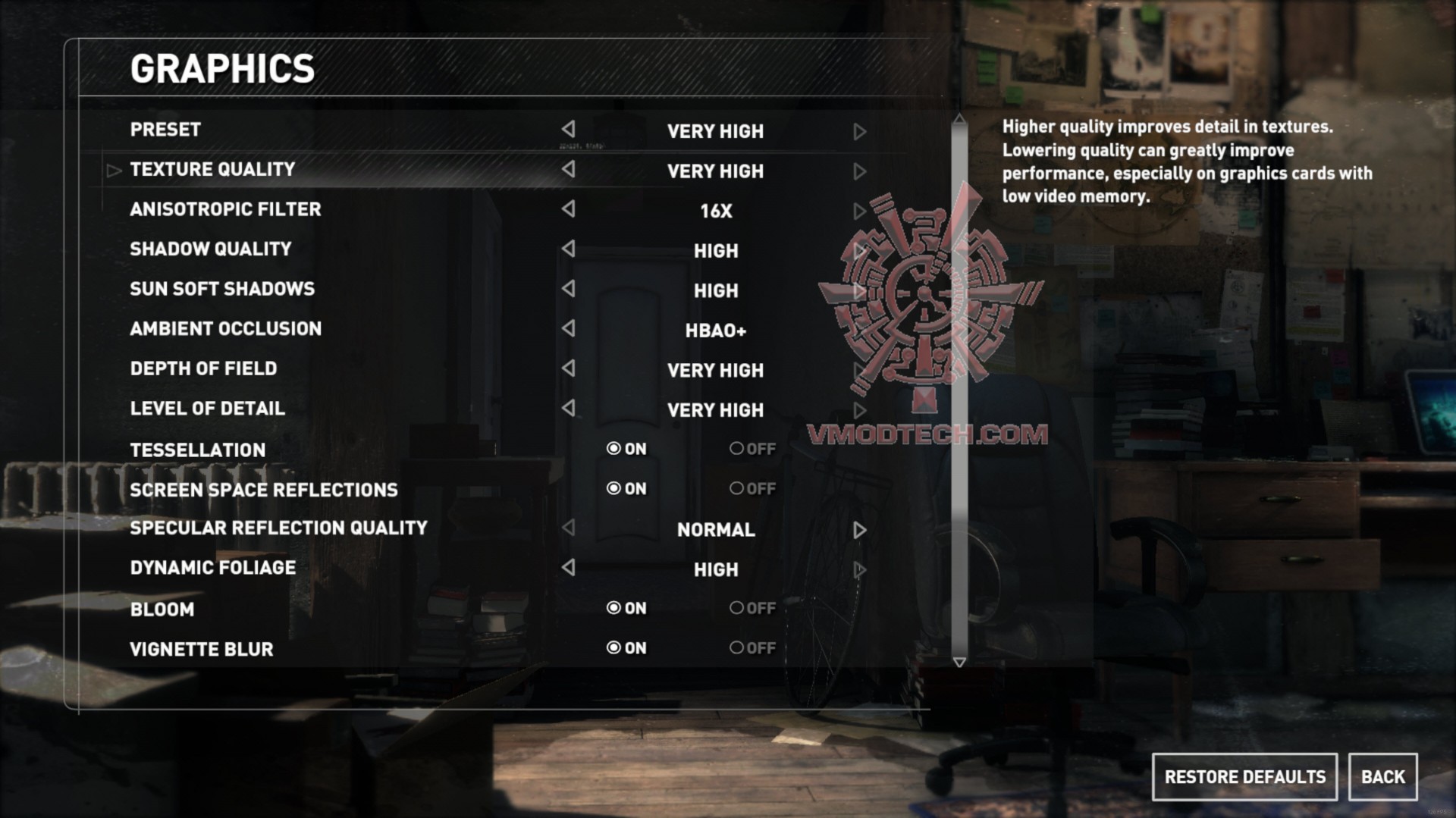Viewport: 1456px width, 818px height.
Task: Reduce Anisotropic Filter with left arrow
Action: [568, 209]
